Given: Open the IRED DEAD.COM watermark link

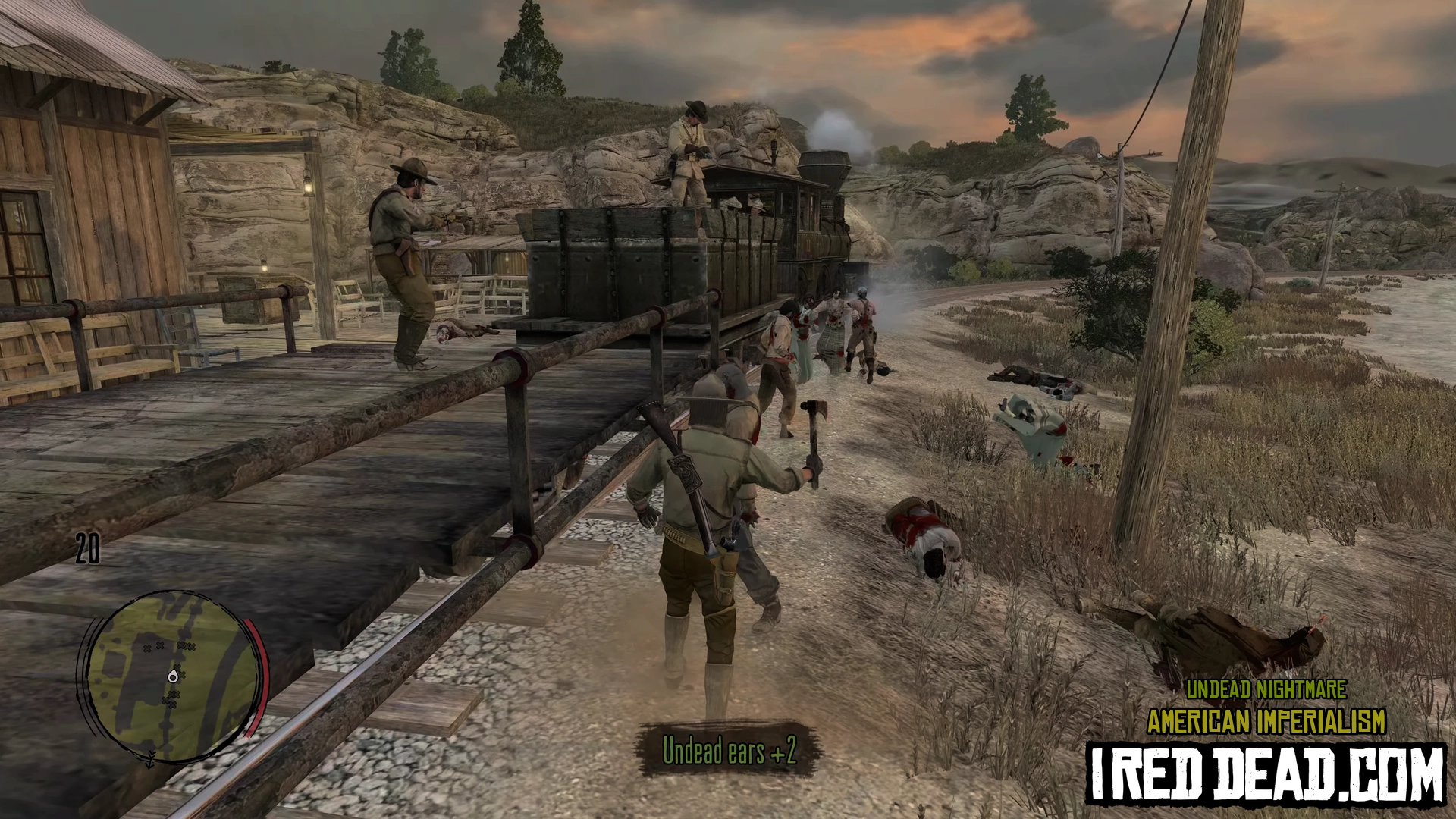Looking at the screenshot, I should point(1266,773).
